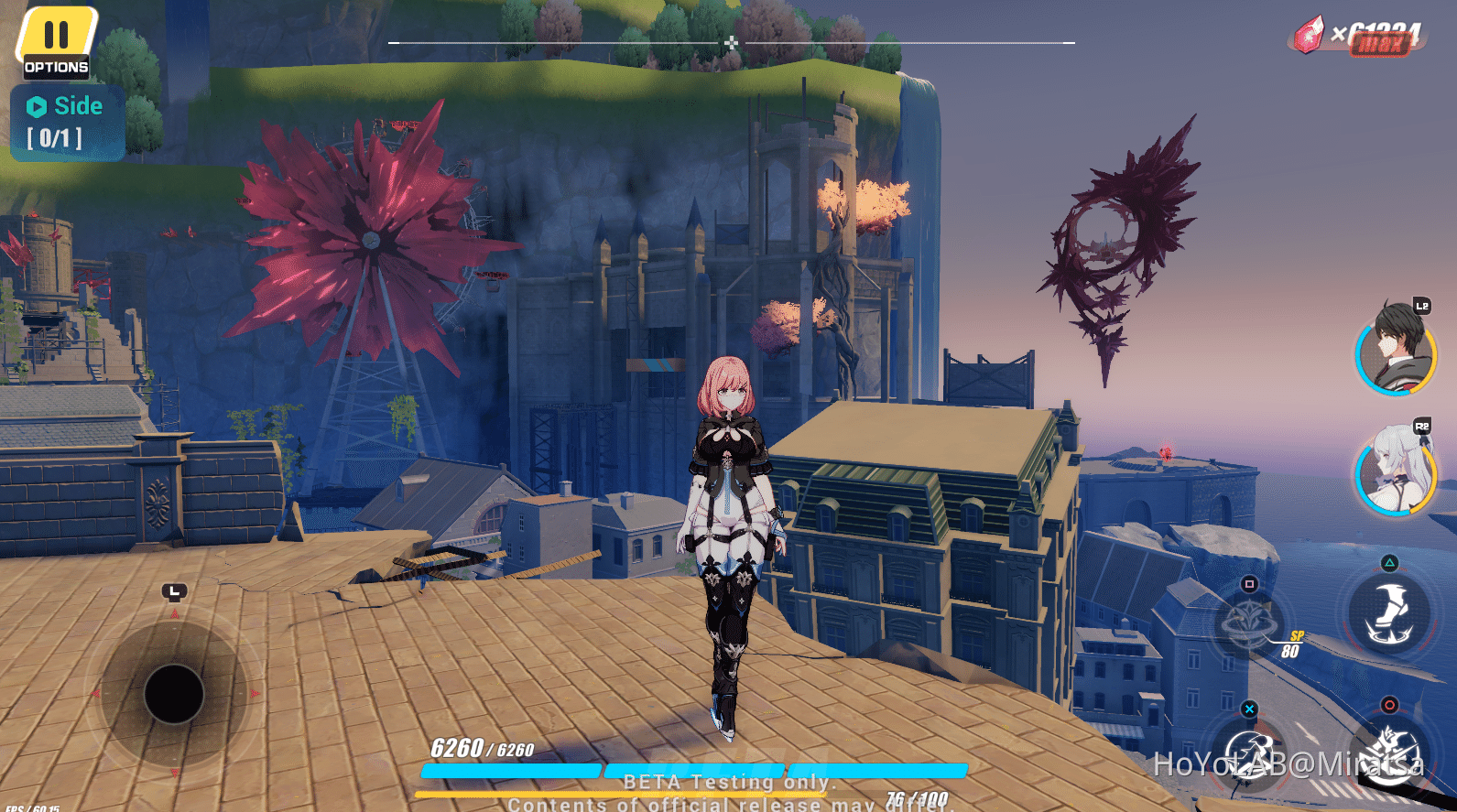Viewport: 1457px width, 812px height.
Task: Tap the red circle button prompt badge
Action: point(1389,703)
